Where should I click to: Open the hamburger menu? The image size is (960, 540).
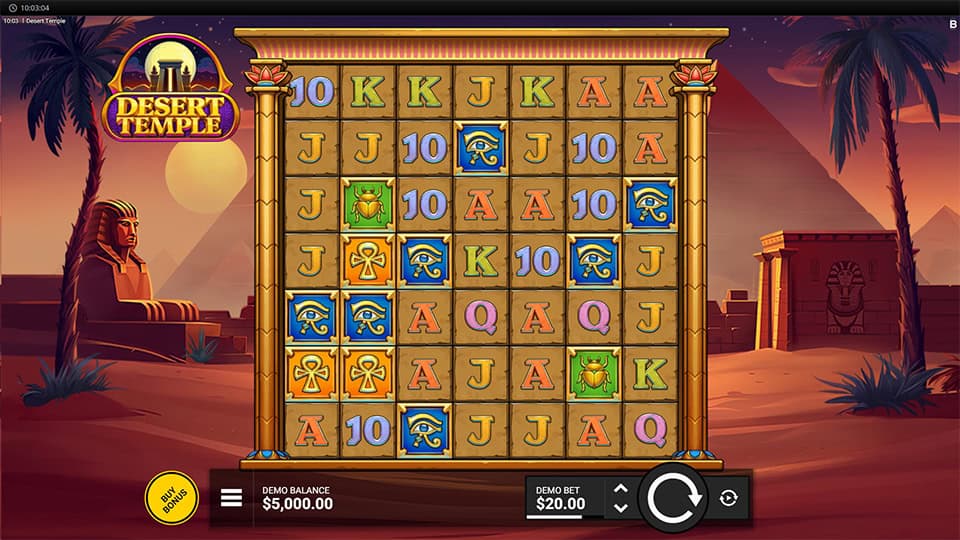[x=231, y=498]
